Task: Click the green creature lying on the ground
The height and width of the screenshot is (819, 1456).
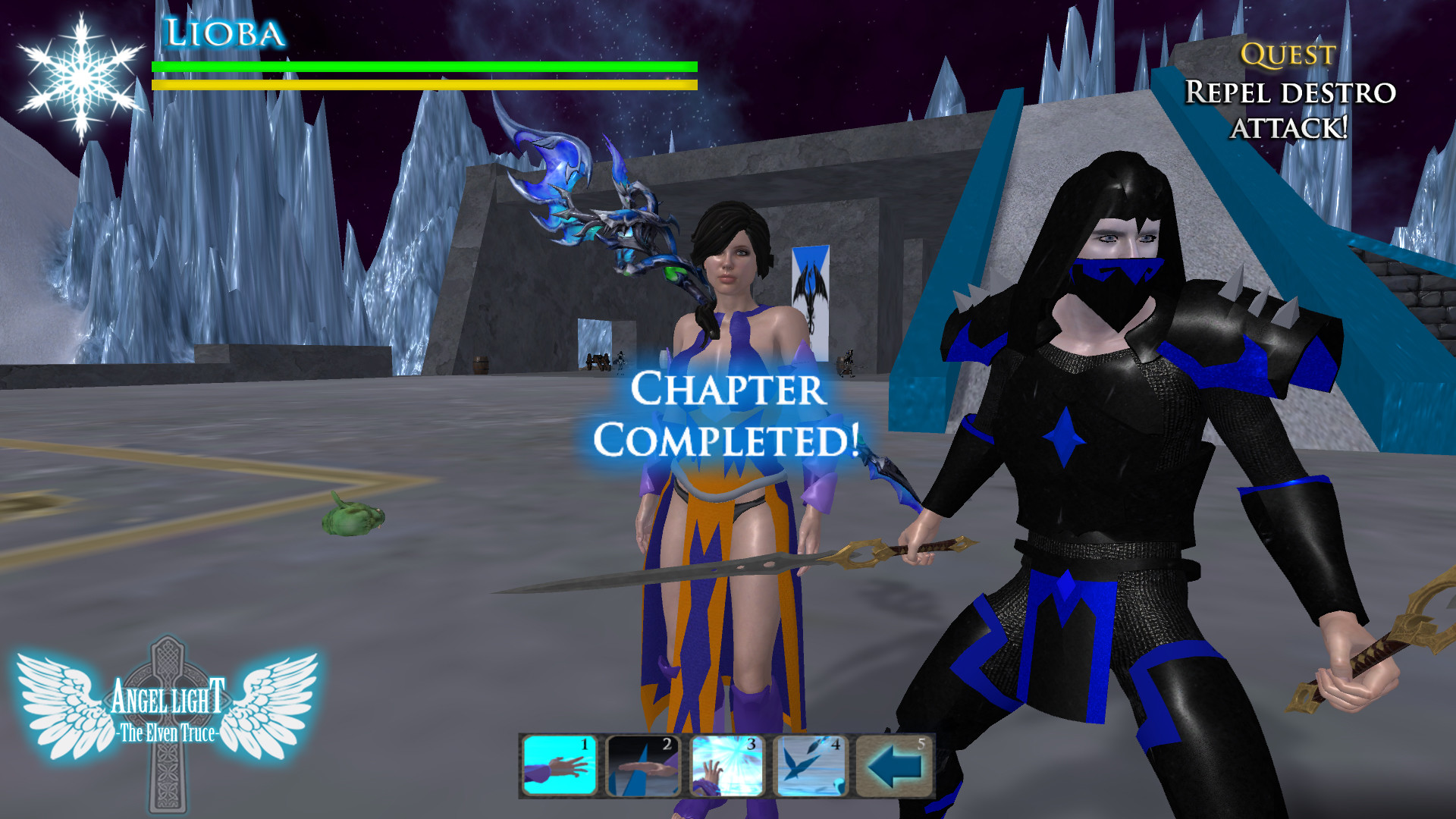Action: point(350,518)
